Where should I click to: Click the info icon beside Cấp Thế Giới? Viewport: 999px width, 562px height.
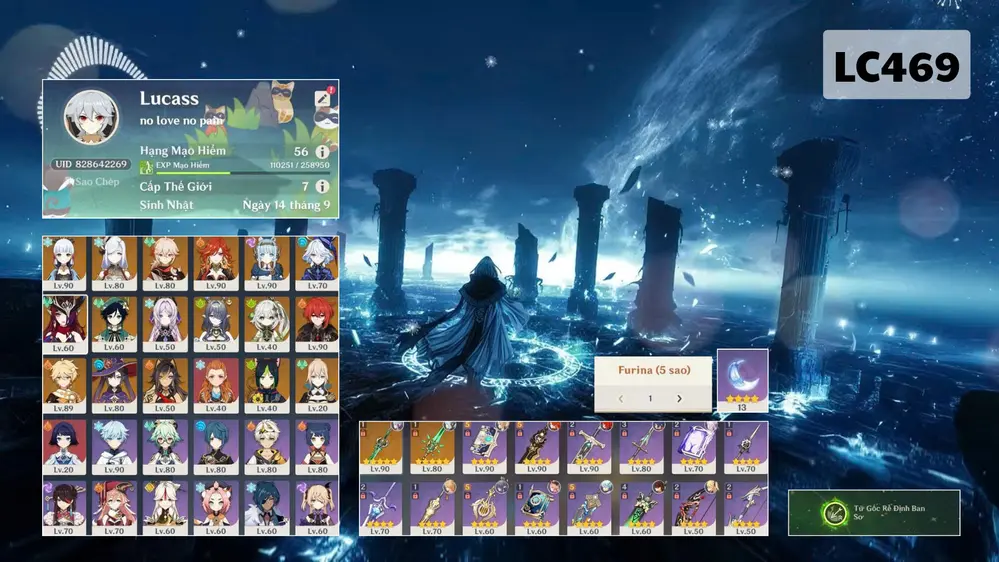(322, 186)
